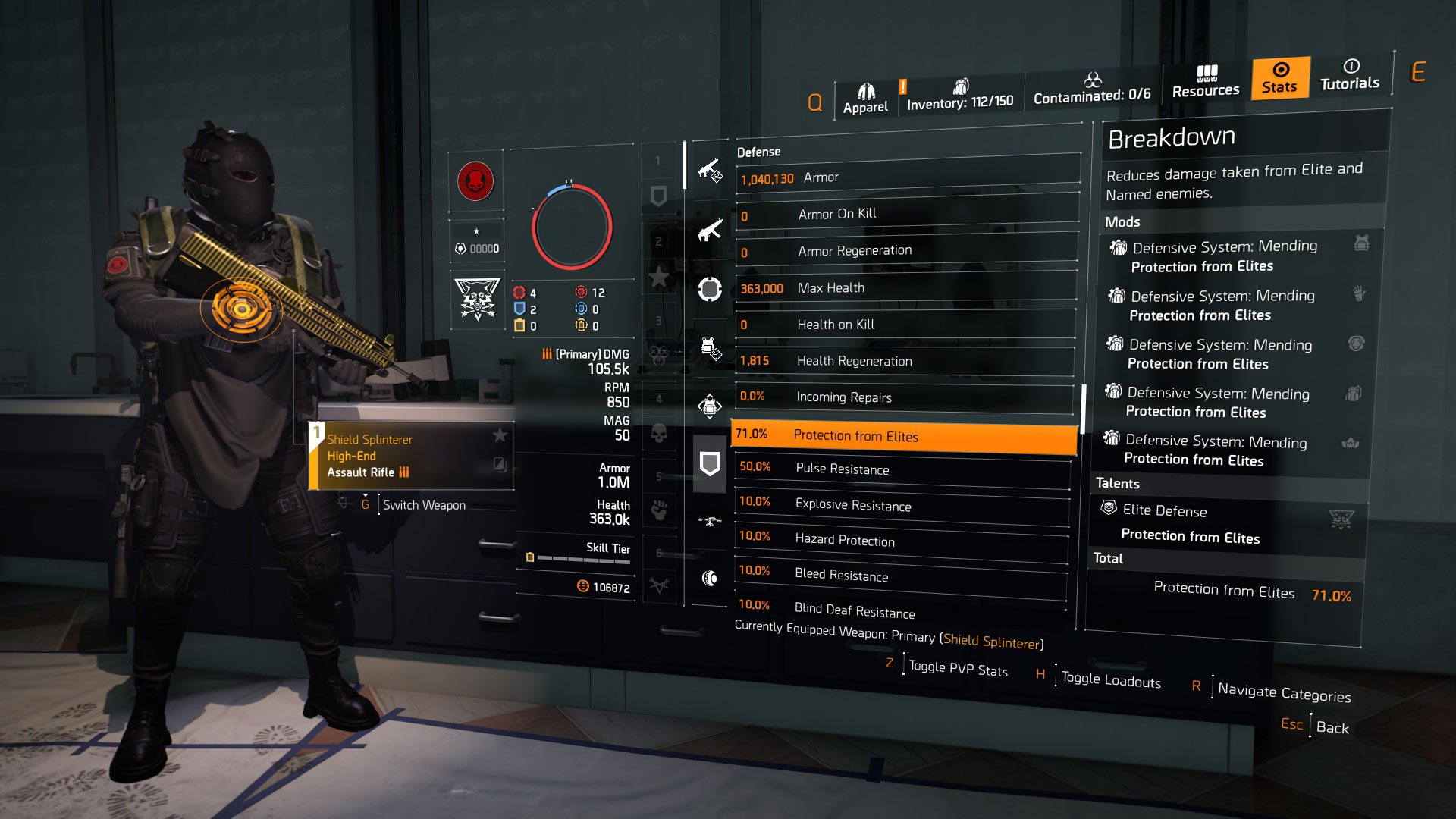Choose the Pulse Resistance row
The height and width of the screenshot is (819, 1456).
902,469
